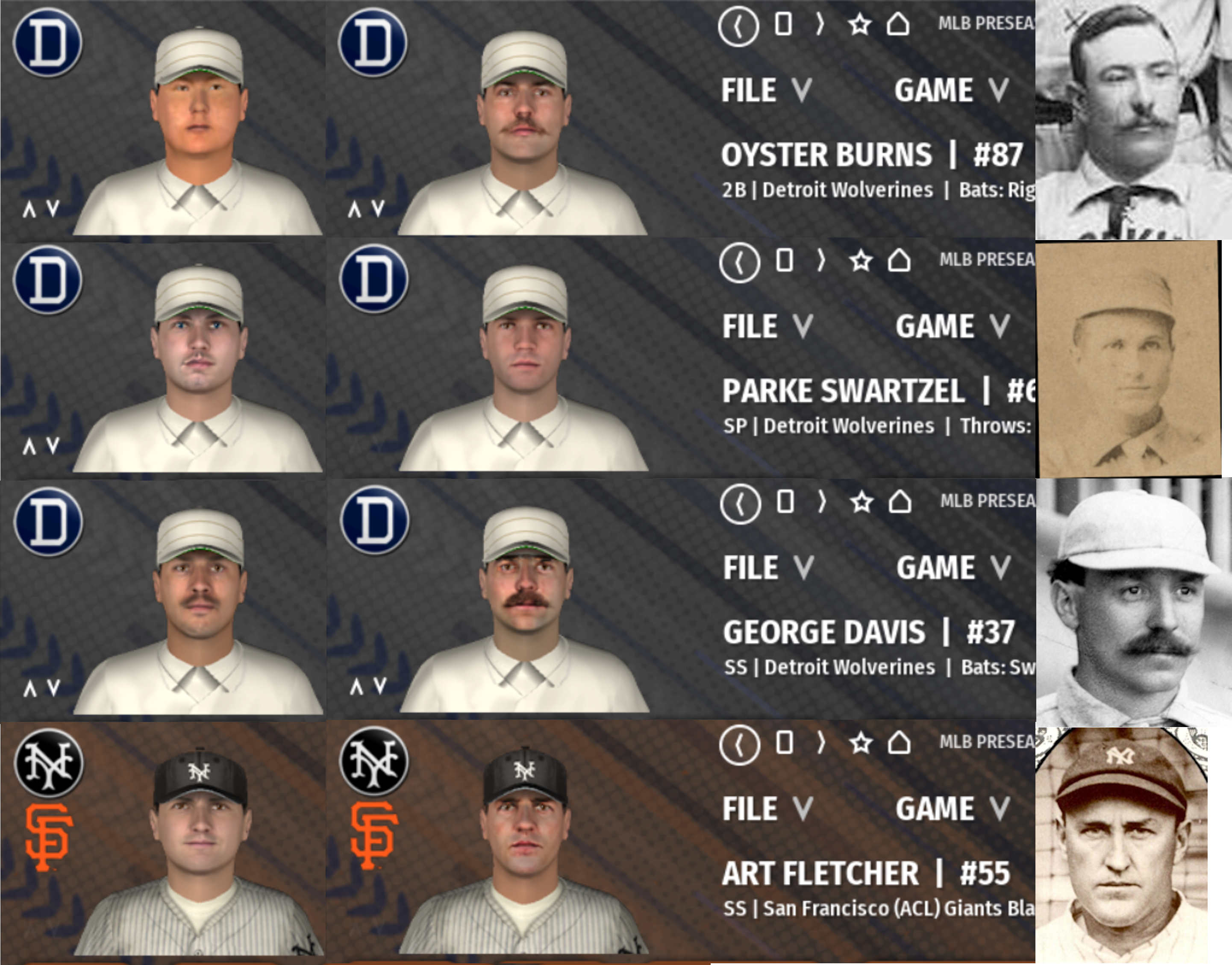Click the star icon above Parke Swartzel
This screenshot has width=1232, height=965.
861,261
